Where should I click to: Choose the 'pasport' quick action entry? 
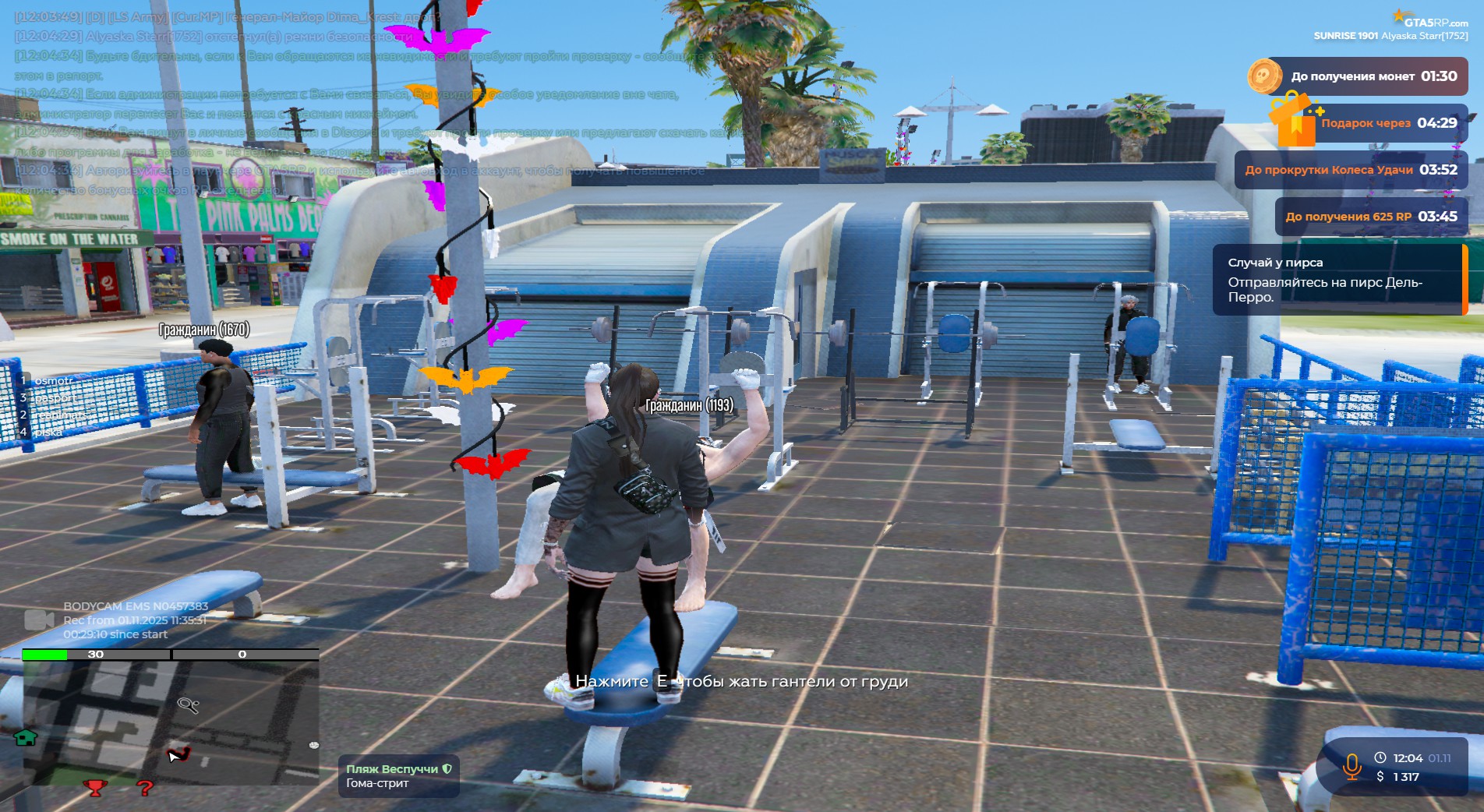55,398
